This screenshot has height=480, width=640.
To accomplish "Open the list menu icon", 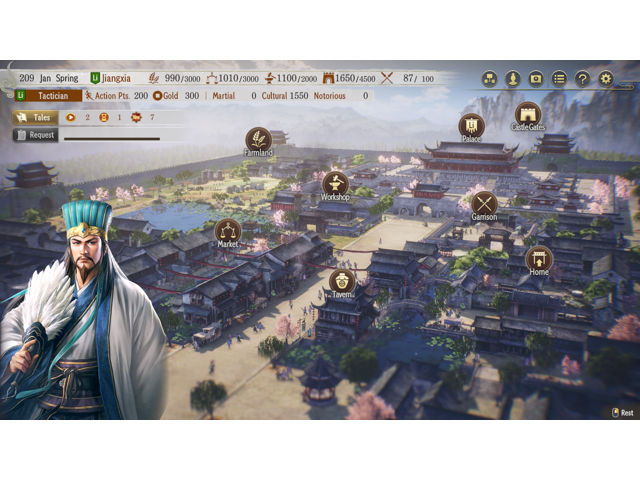I will tap(560, 78).
